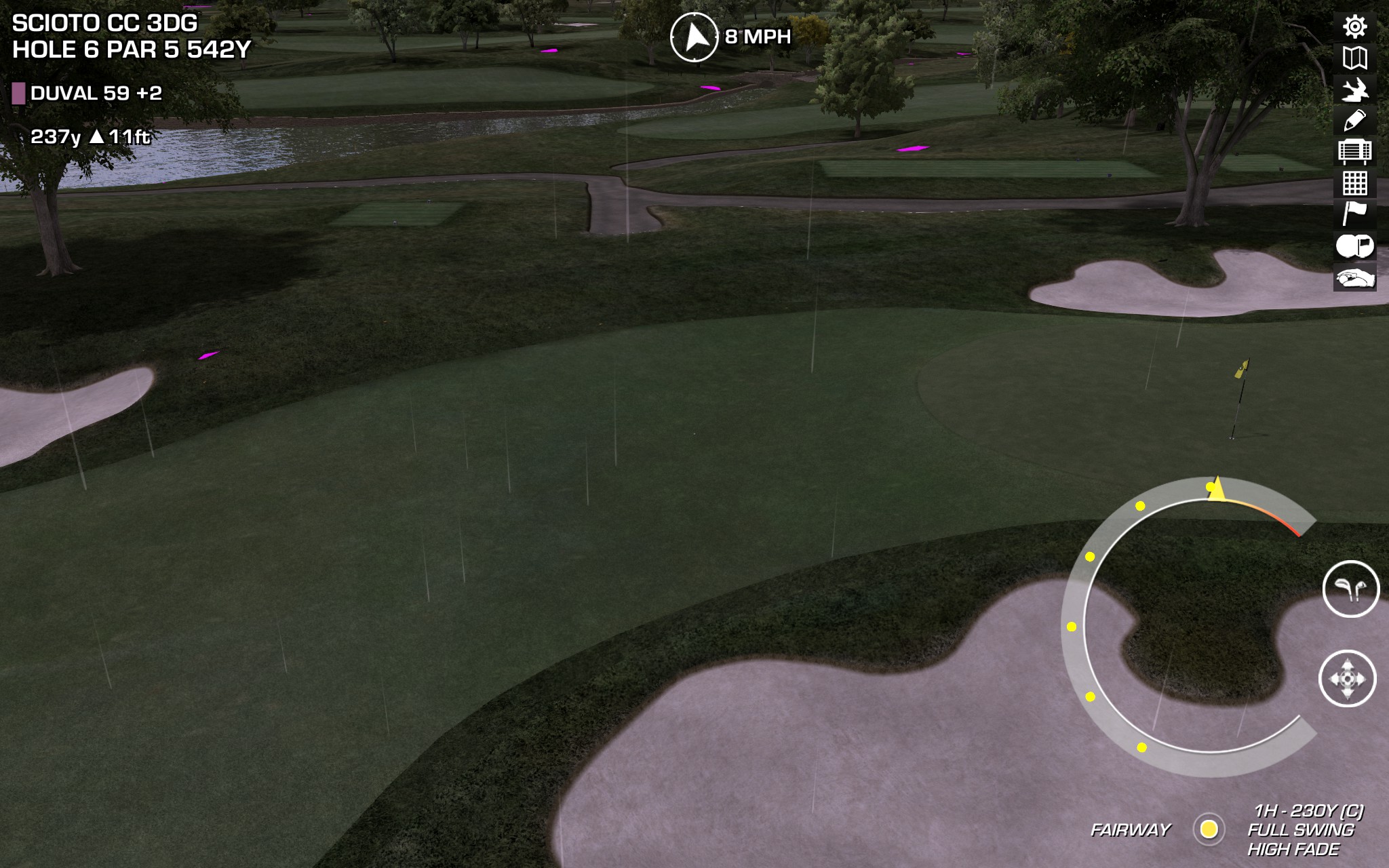Screen dimensions: 1389x868
Task: Click the wind direction compass
Action: pos(694,37)
